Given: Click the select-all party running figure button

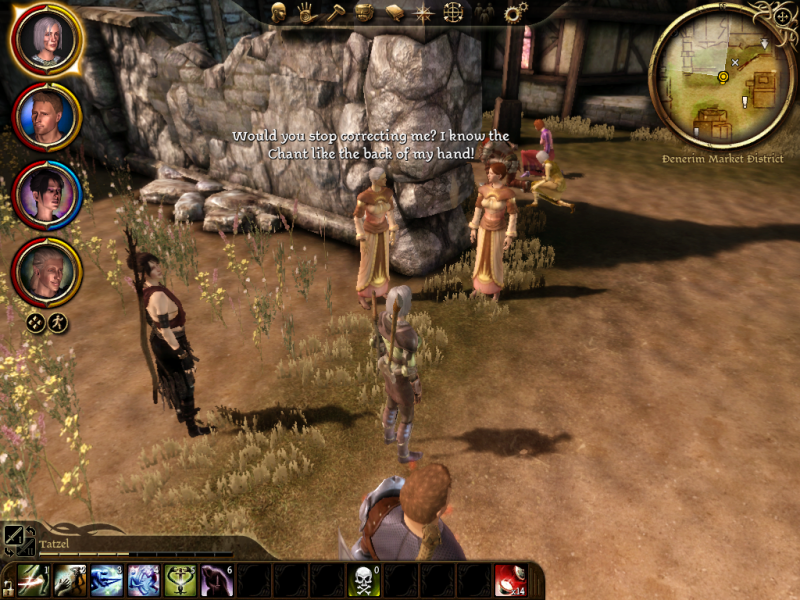Looking at the screenshot, I should click(x=58, y=322).
